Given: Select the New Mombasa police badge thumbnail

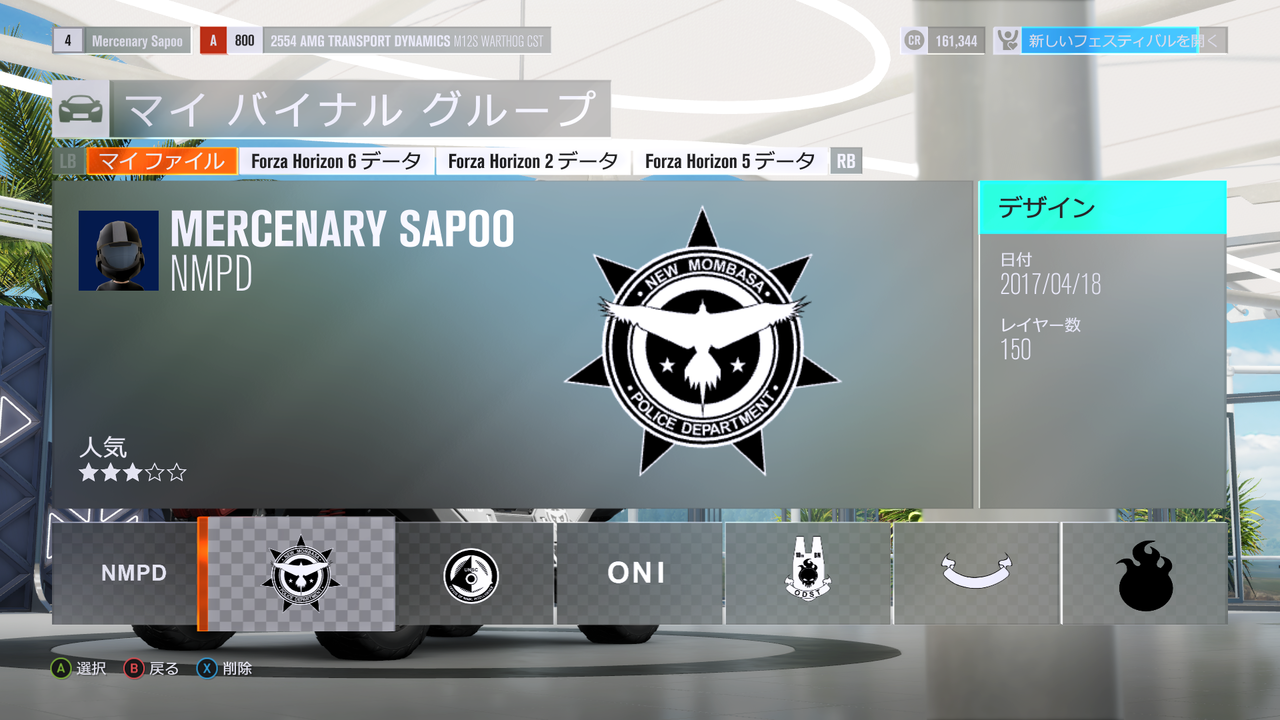Looking at the screenshot, I should click(302, 574).
